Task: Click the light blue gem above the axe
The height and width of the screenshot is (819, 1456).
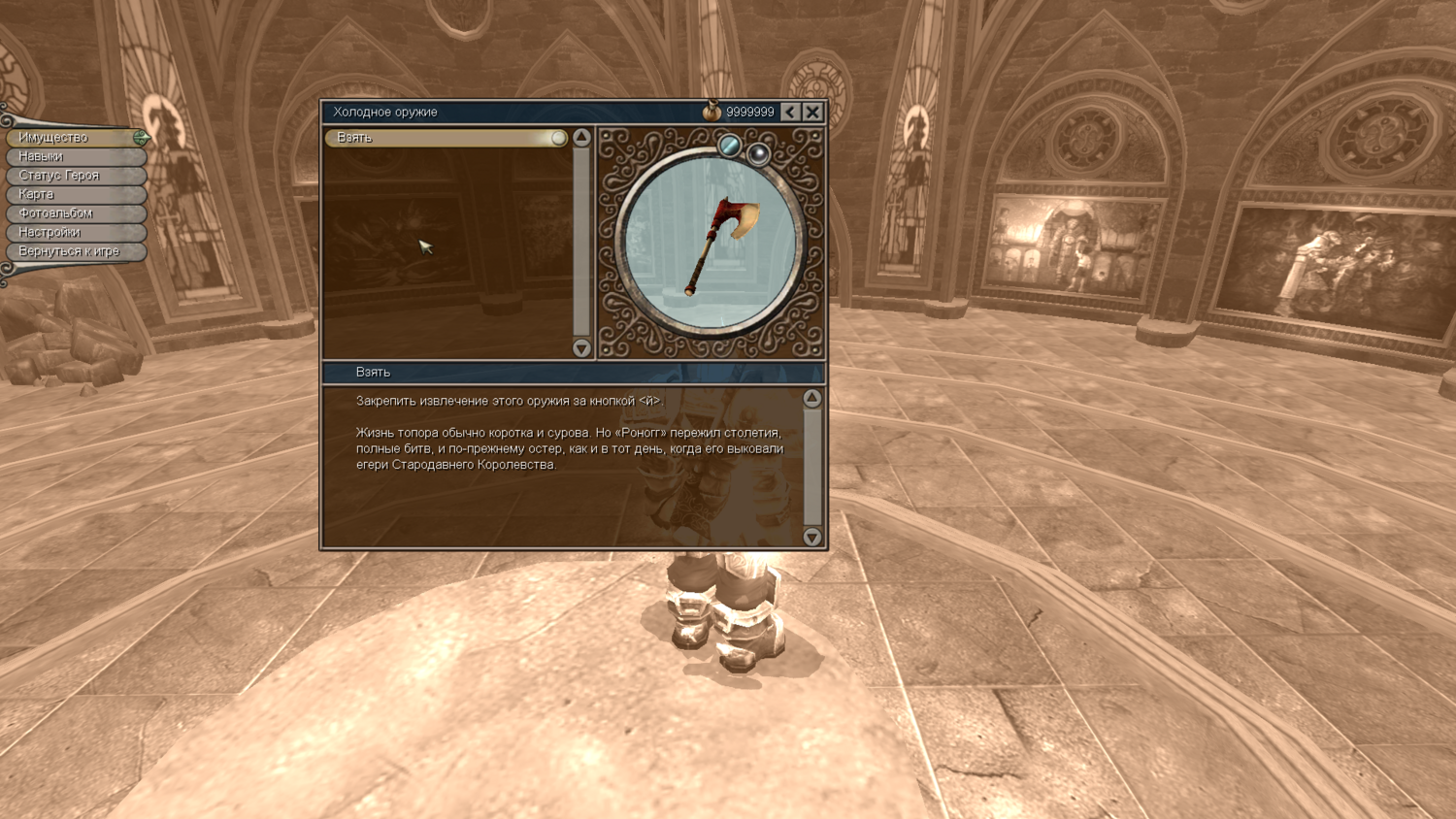Action: (729, 146)
